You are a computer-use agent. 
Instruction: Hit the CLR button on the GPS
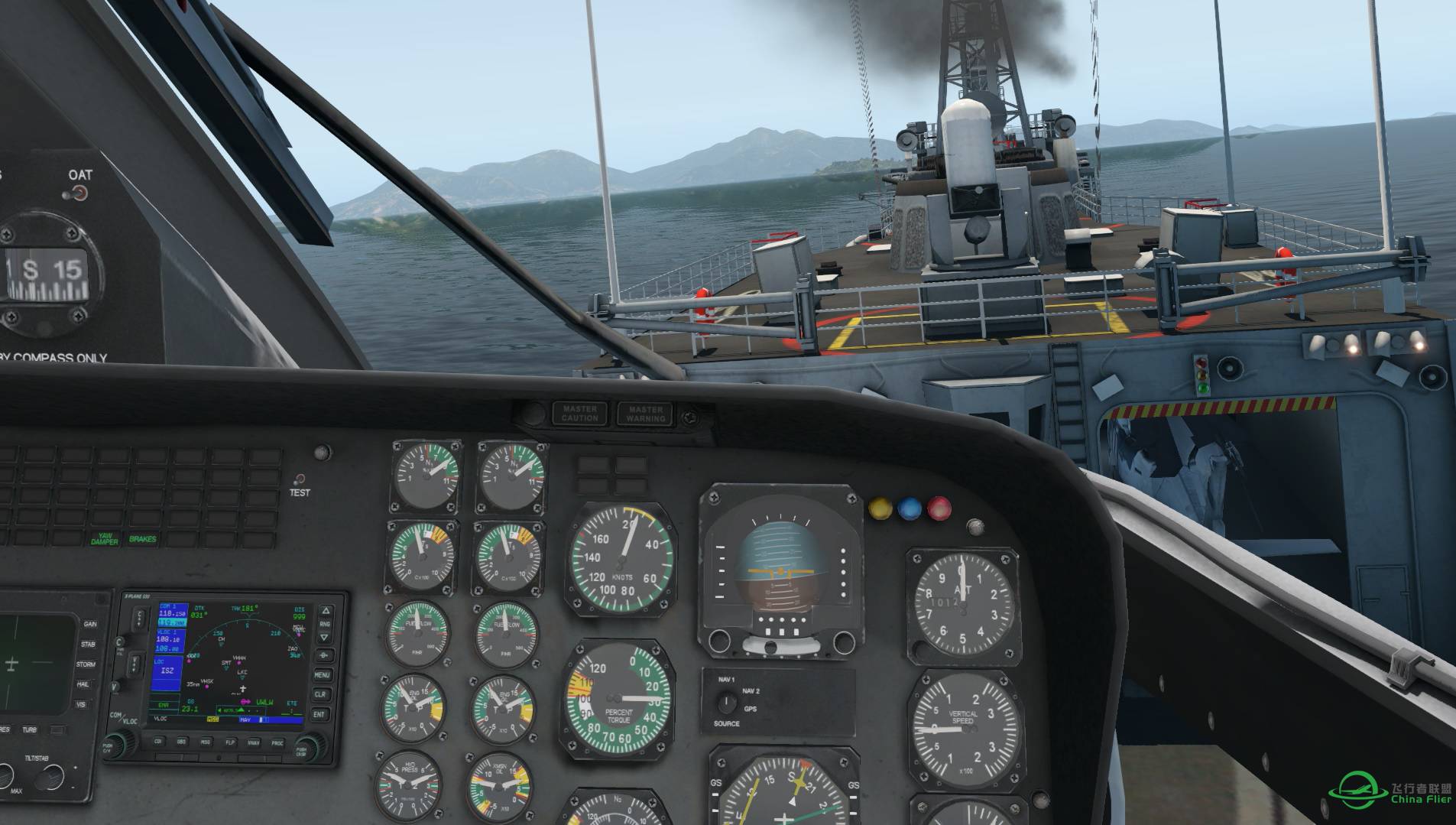[321, 694]
